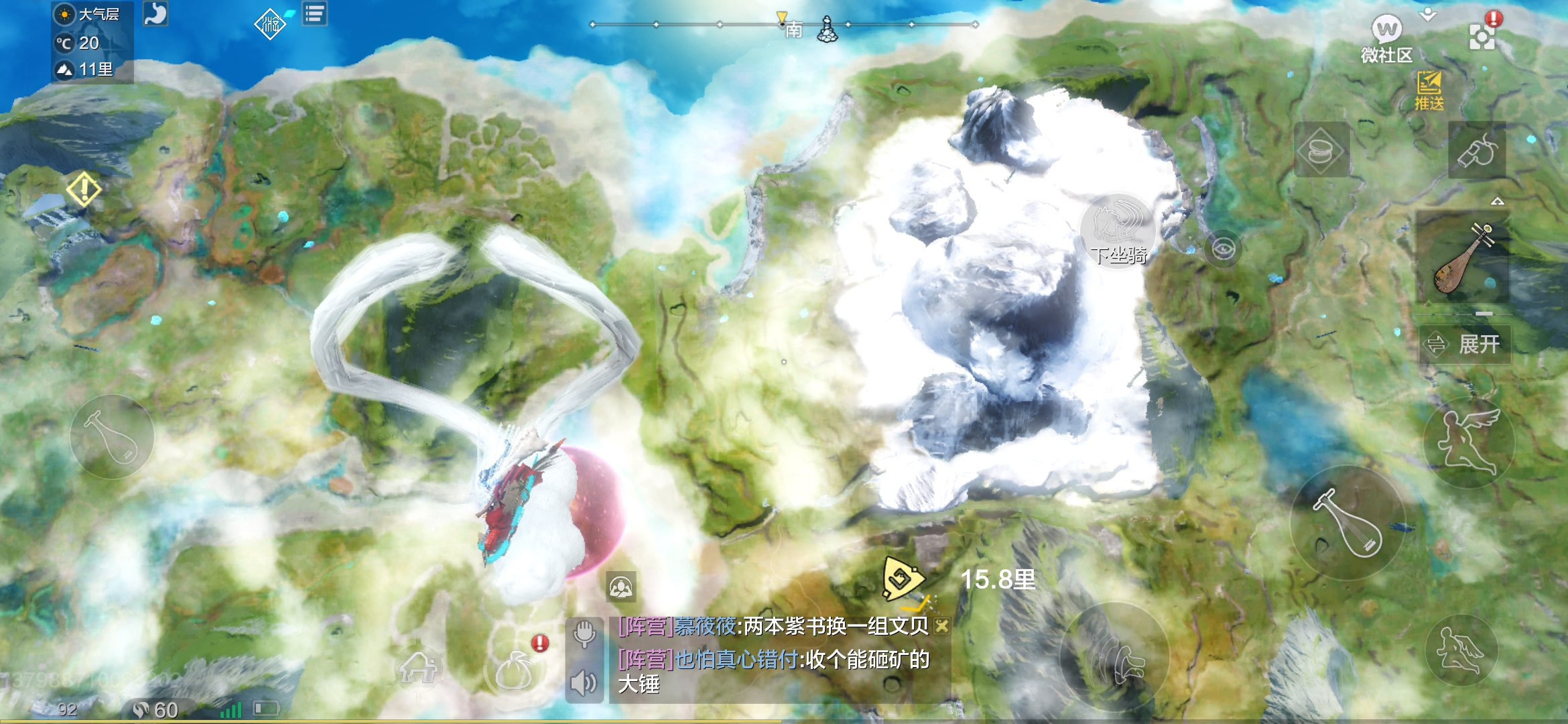Tap the yellow quest destination marker

coord(902,578)
